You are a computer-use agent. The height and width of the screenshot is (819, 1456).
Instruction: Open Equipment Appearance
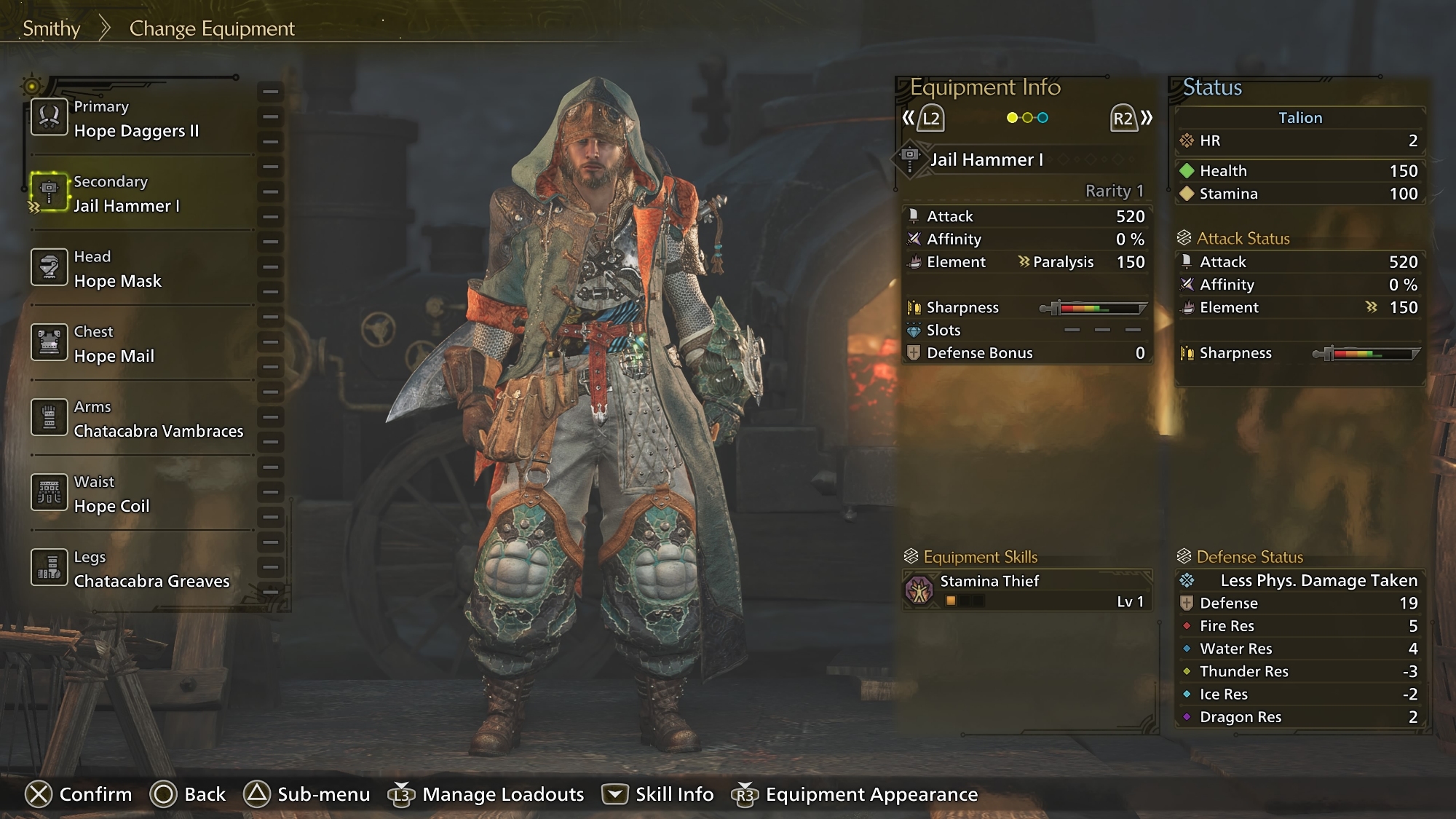pos(855,794)
